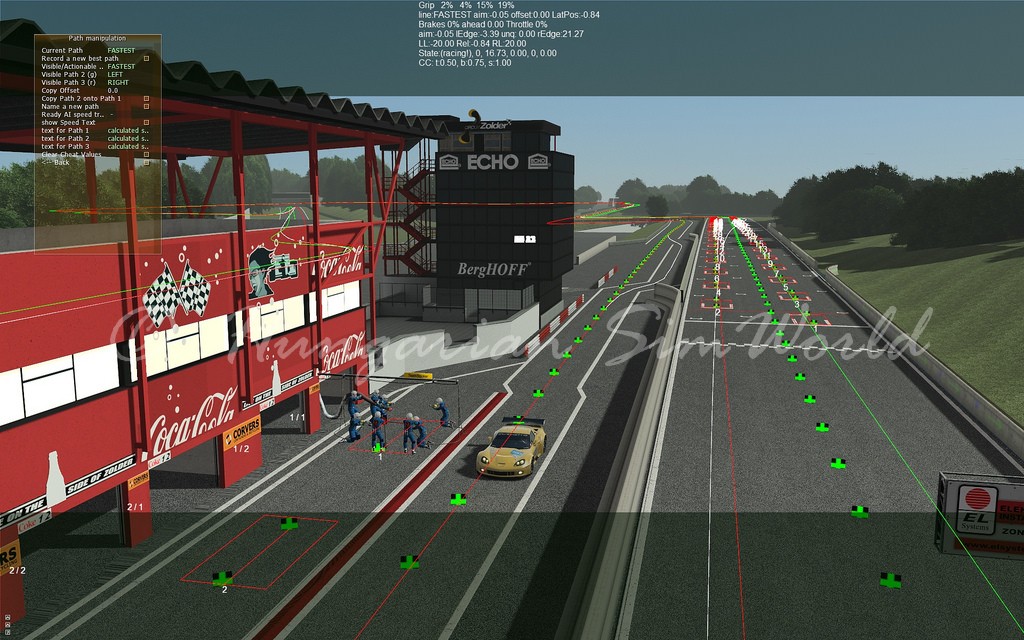
Task: Tick the Record a new best path box
Action: [147, 58]
